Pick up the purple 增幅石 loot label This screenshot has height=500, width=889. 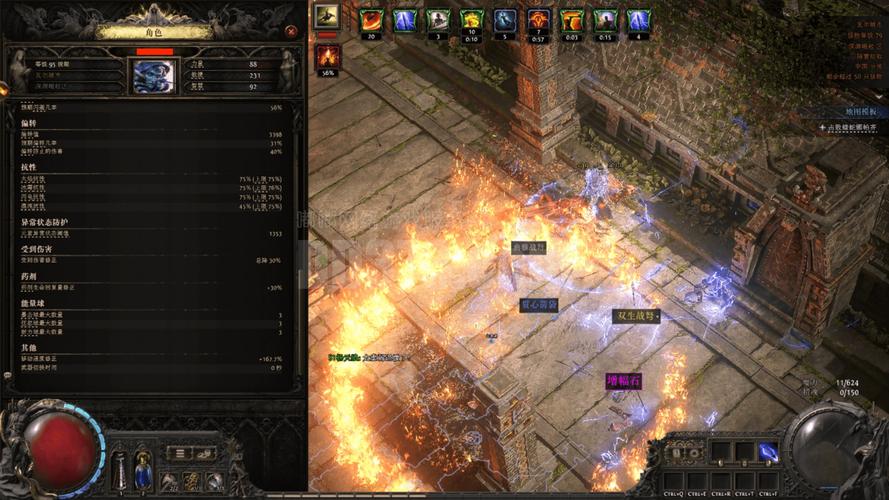click(x=622, y=381)
